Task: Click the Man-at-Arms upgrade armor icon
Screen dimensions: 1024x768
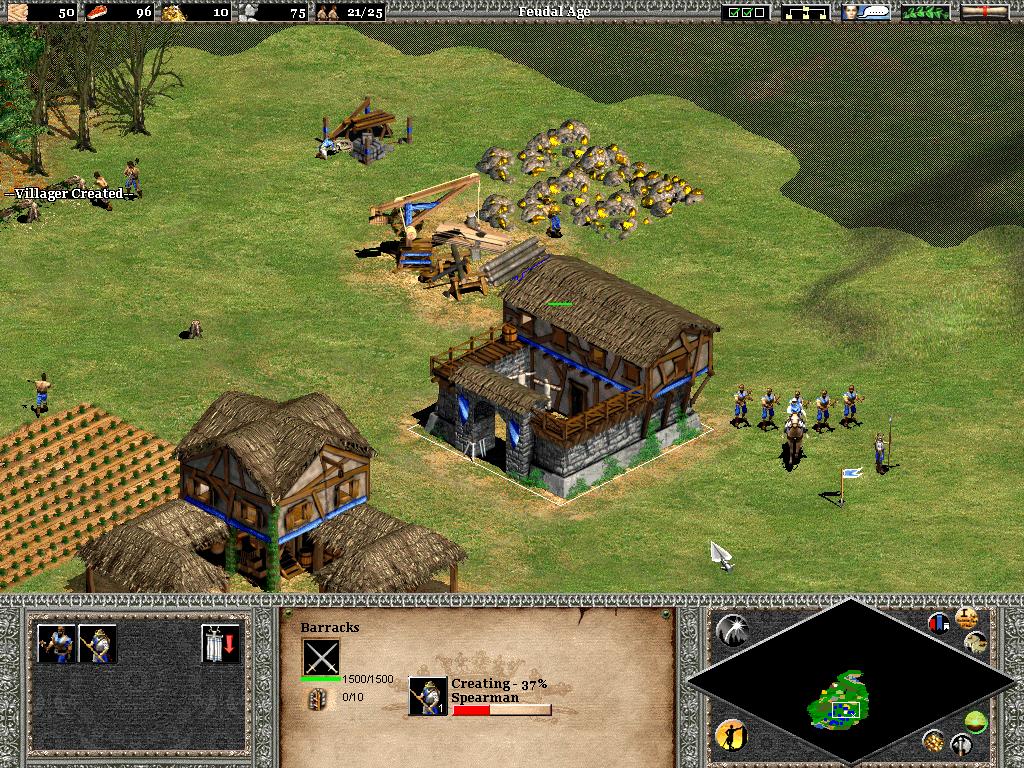Action: (x=221, y=644)
